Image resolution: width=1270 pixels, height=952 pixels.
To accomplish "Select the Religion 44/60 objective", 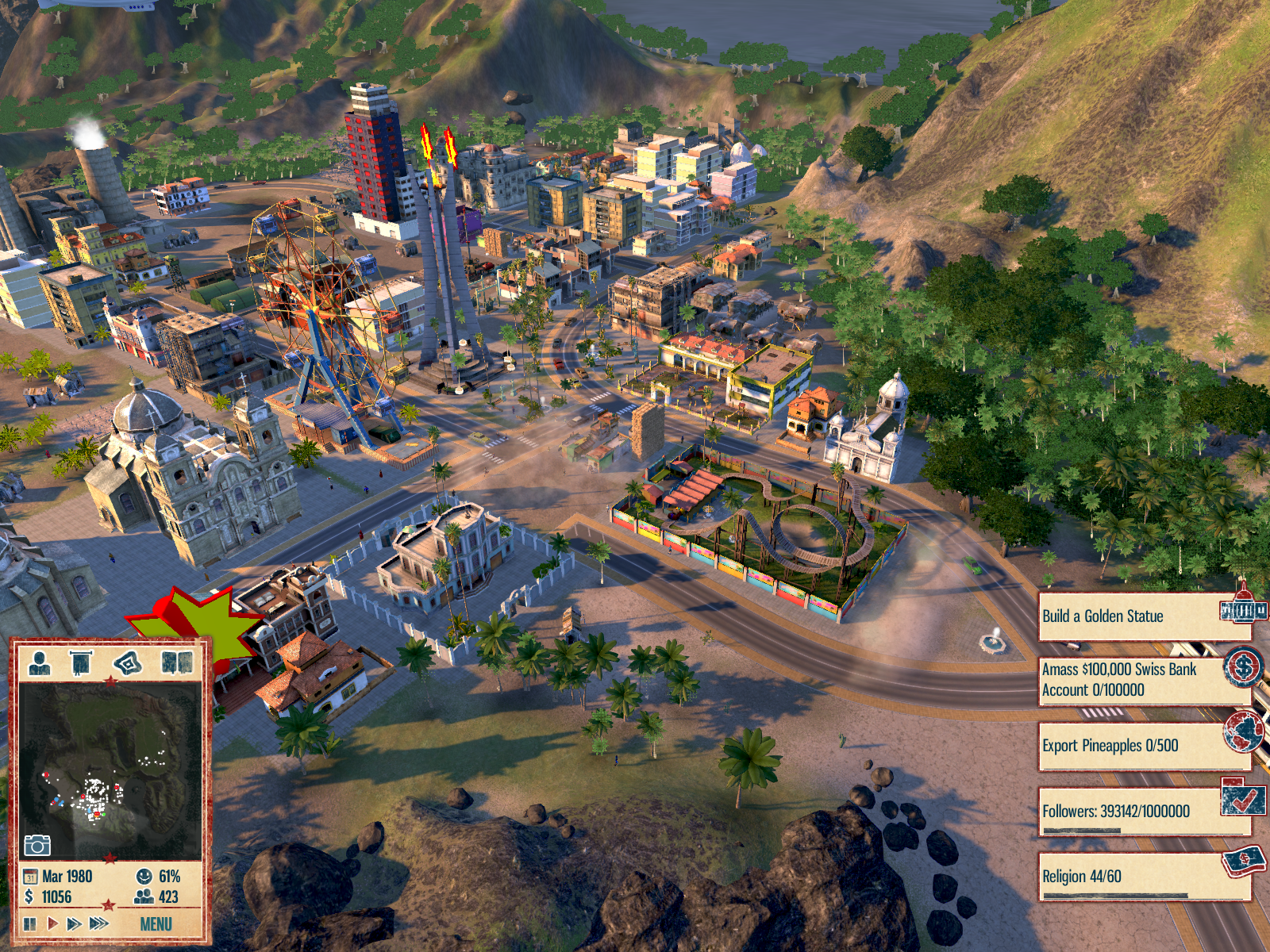I will (x=1143, y=877).
